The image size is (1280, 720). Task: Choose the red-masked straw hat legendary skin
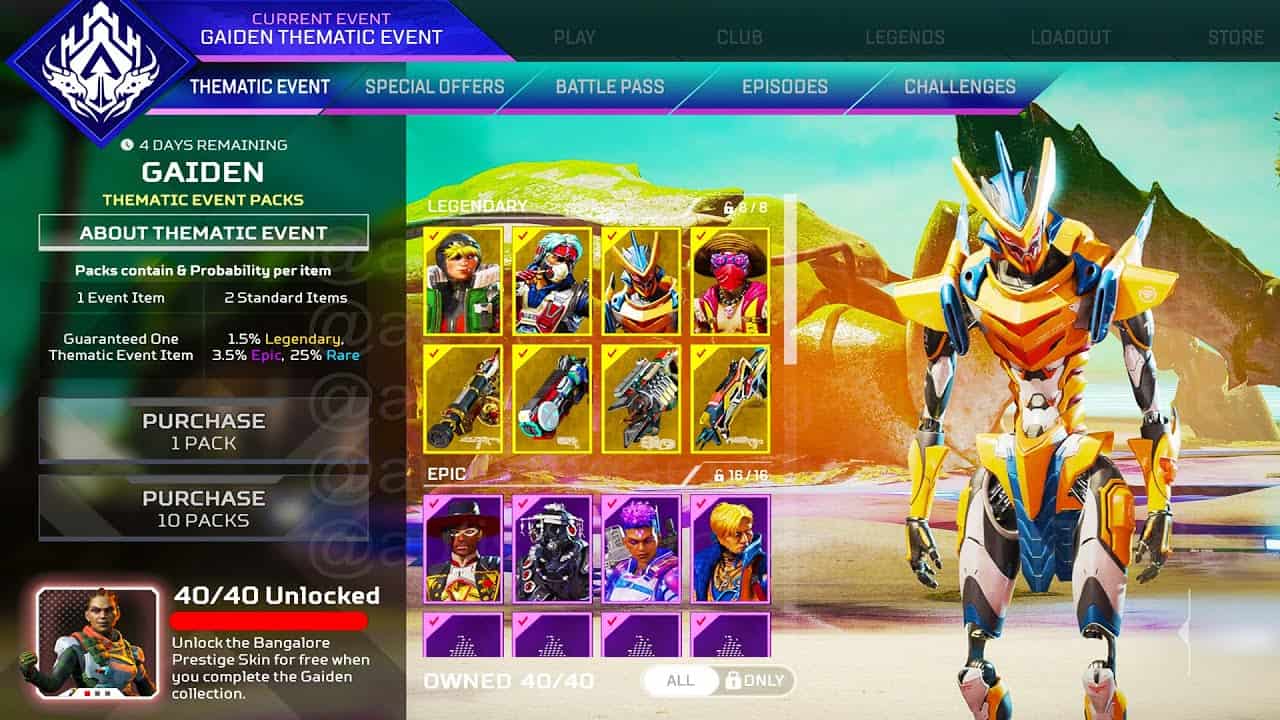[x=730, y=280]
